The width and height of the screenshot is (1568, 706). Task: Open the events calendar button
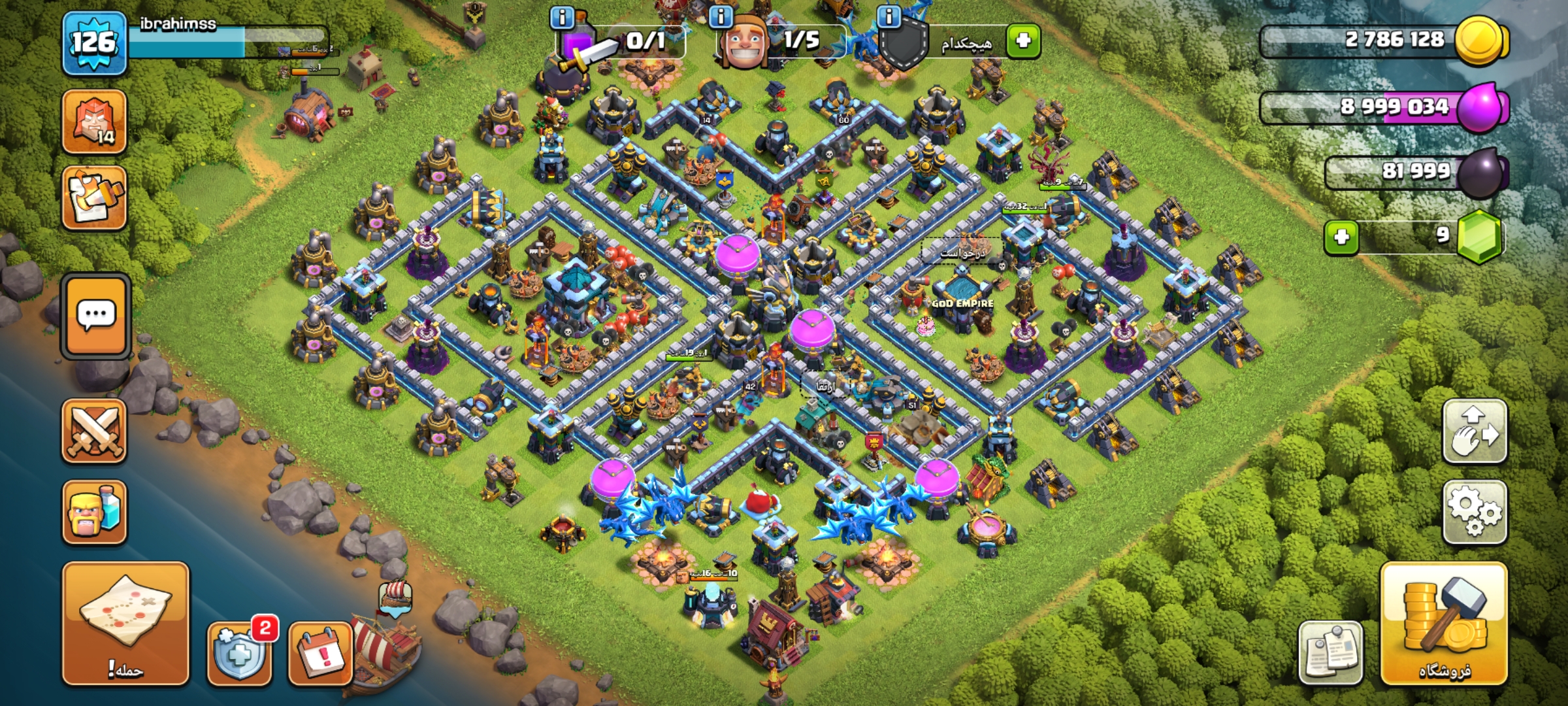tap(320, 653)
